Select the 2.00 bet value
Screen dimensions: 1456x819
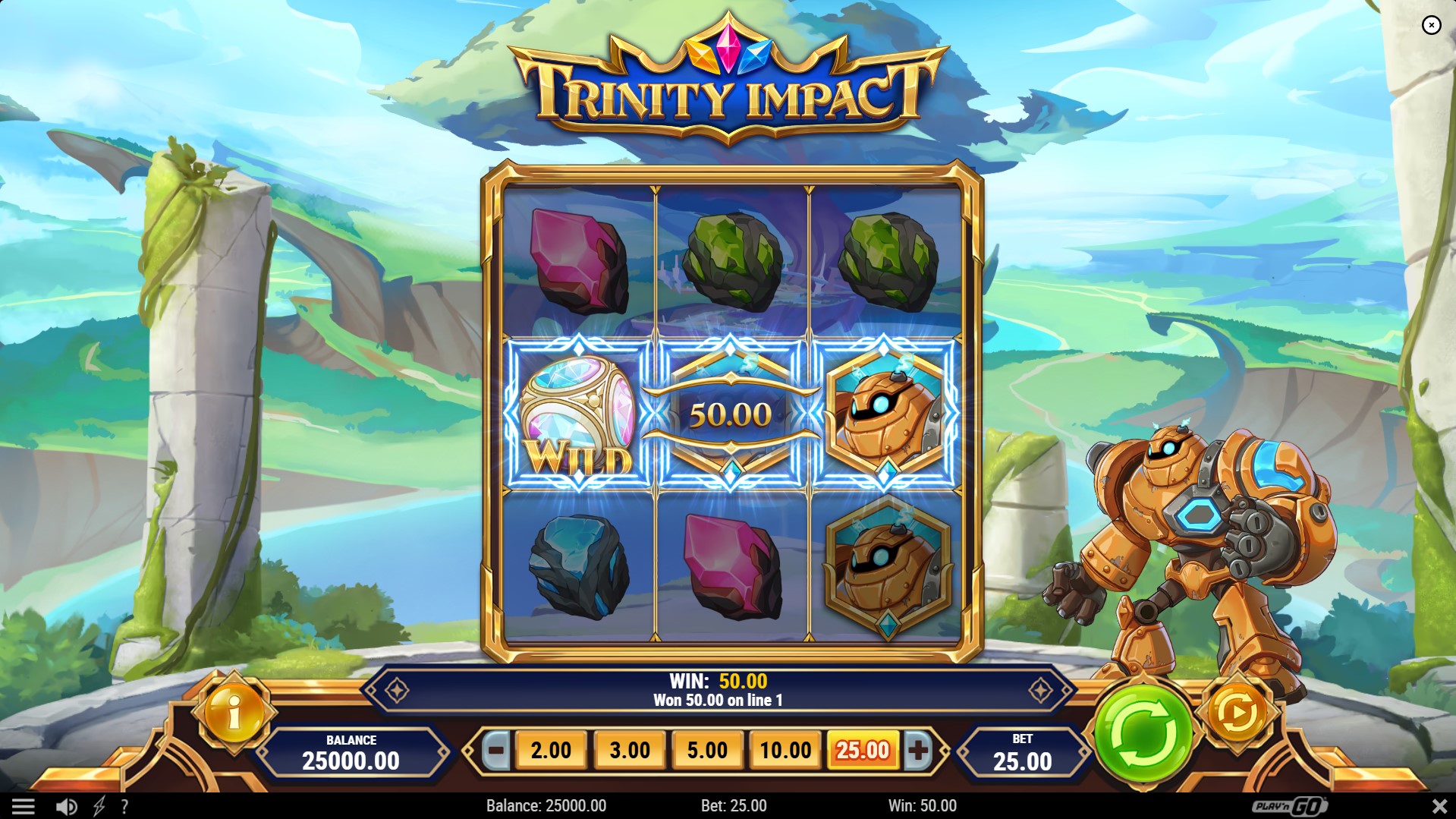click(x=551, y=750)
